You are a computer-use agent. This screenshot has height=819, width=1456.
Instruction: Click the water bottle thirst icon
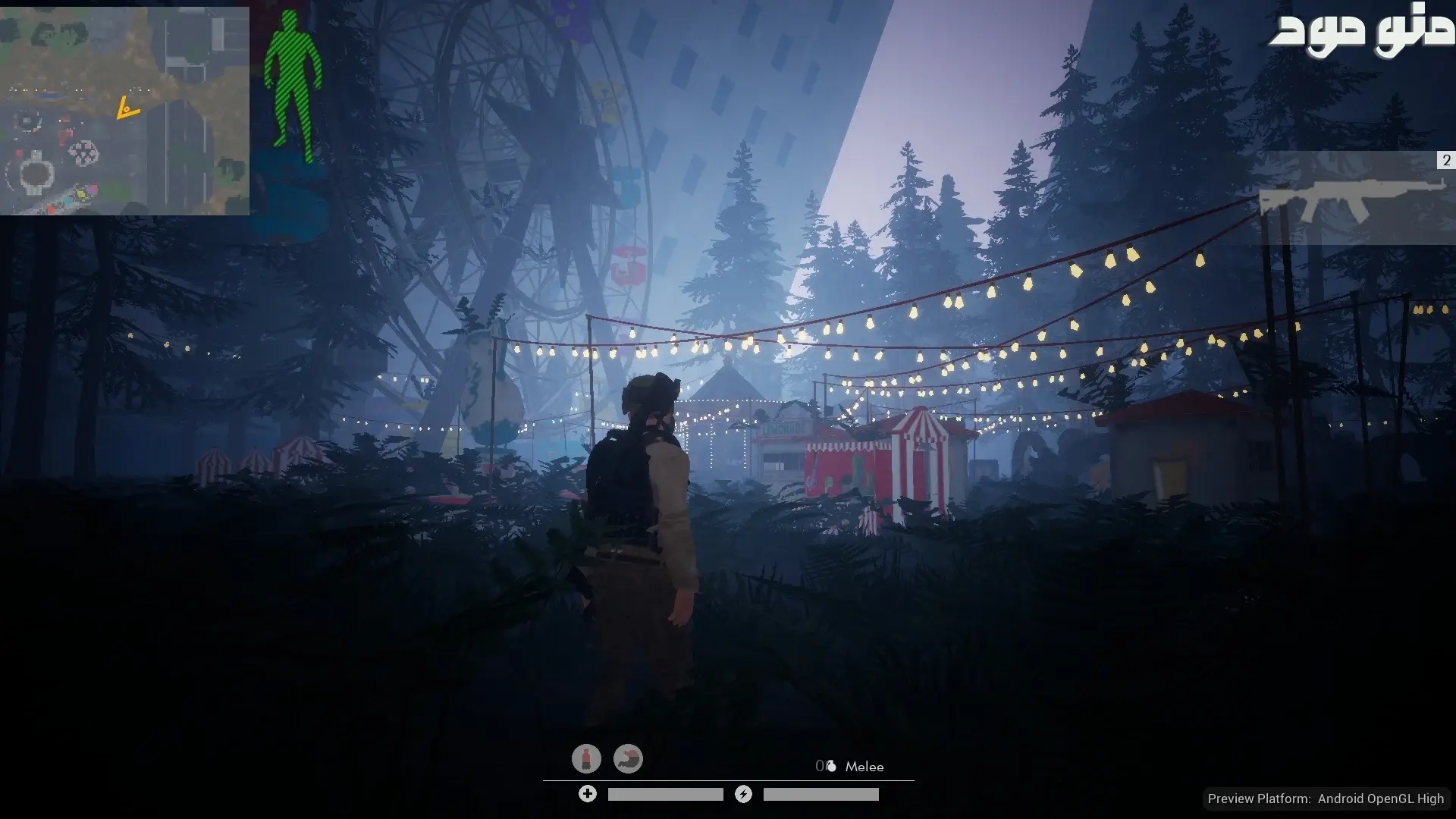[586, 758]
